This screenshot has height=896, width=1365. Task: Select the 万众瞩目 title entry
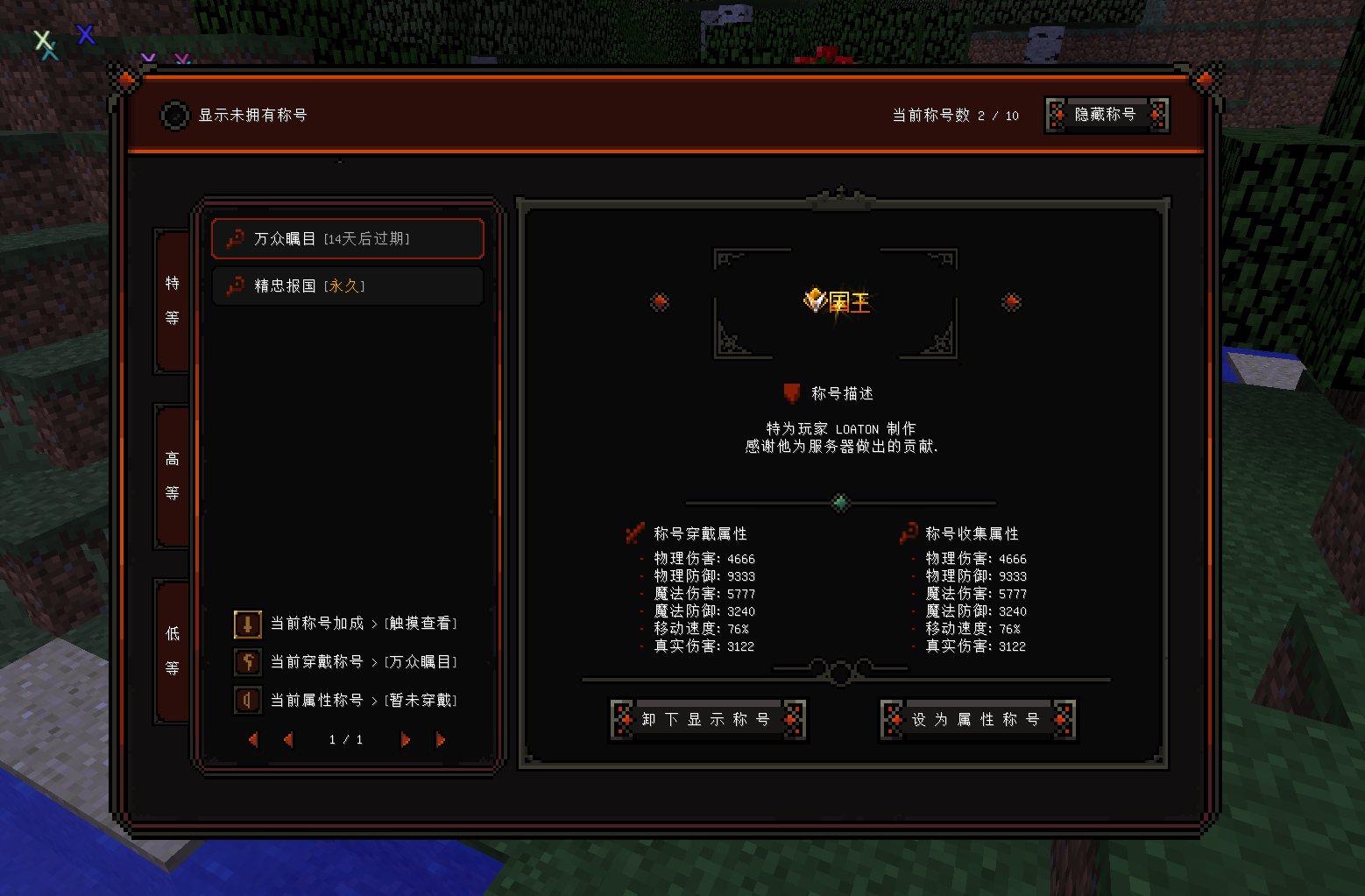click(347, 238)
